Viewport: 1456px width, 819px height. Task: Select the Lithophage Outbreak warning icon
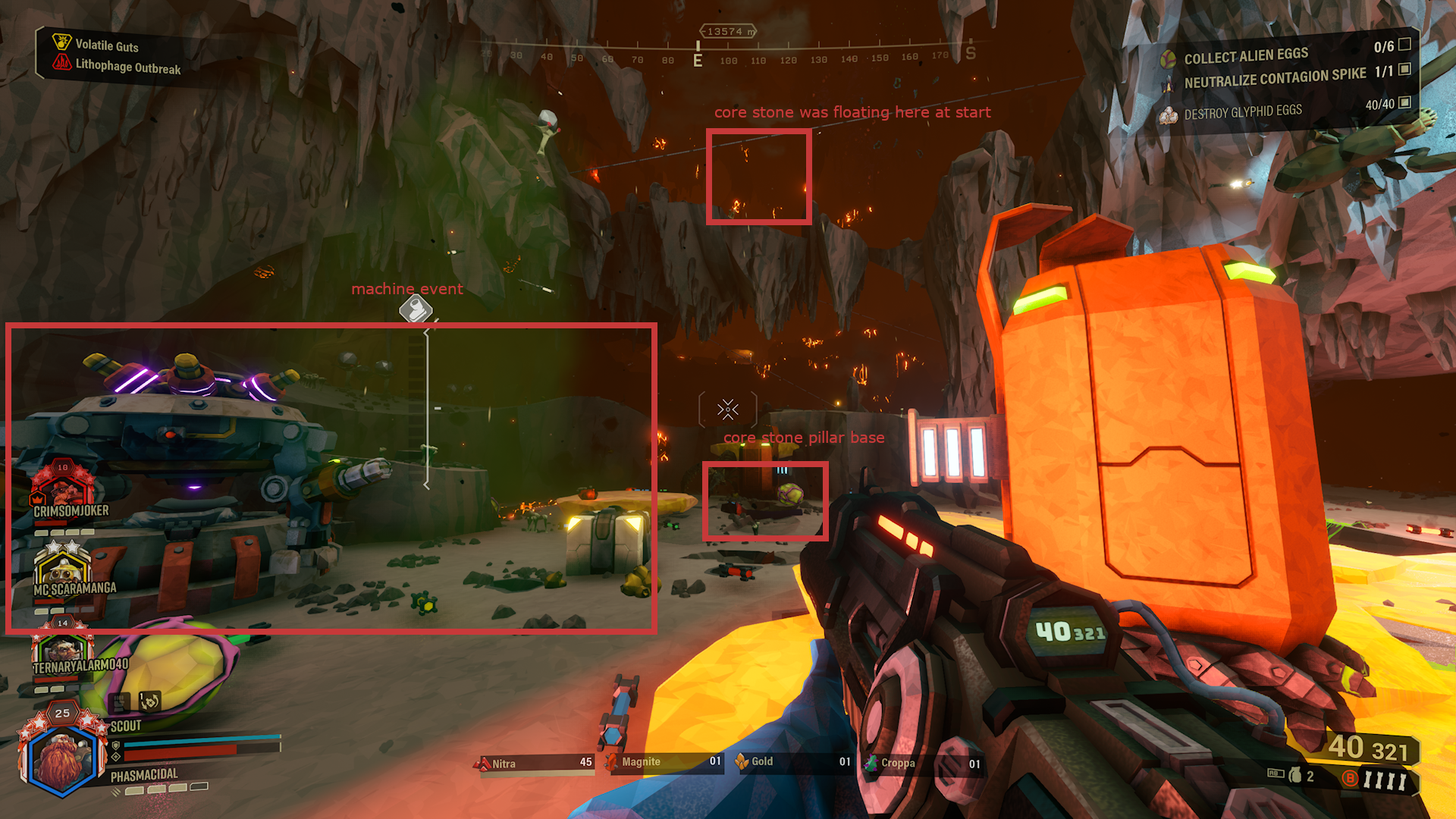tap(61, 63)
